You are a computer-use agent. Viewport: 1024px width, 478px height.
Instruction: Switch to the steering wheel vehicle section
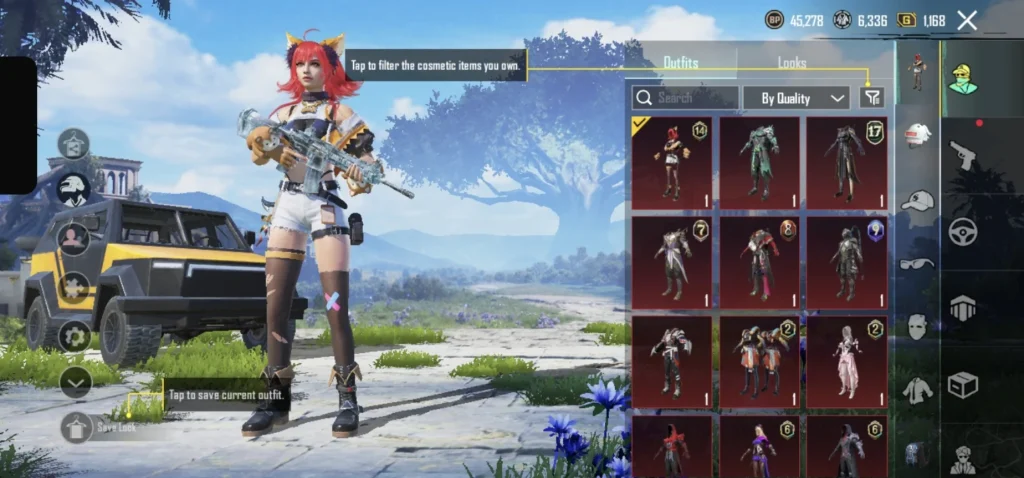tap(962, 232)
